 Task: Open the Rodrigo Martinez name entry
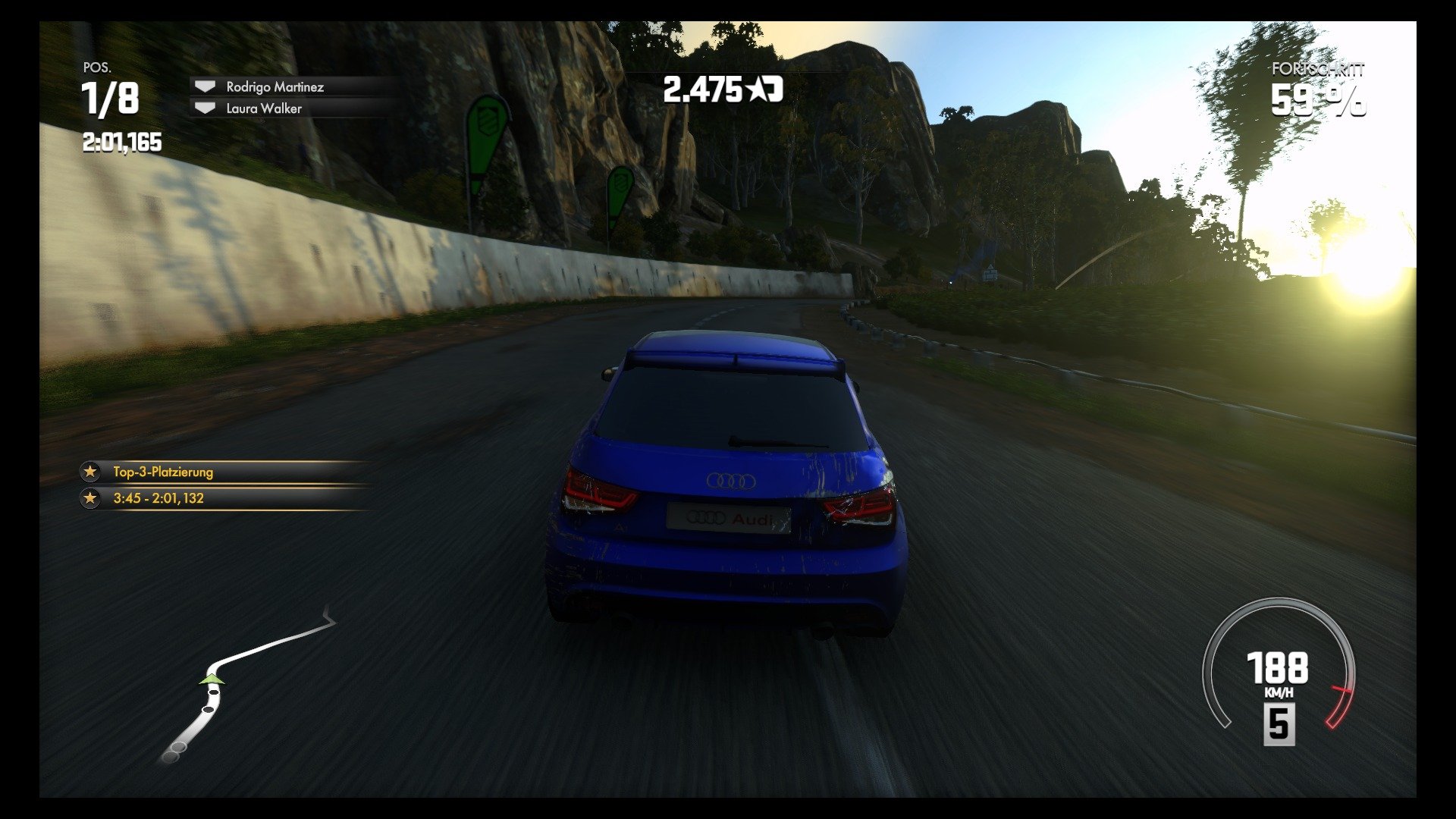pyautogui.click(x=275, y=86)
